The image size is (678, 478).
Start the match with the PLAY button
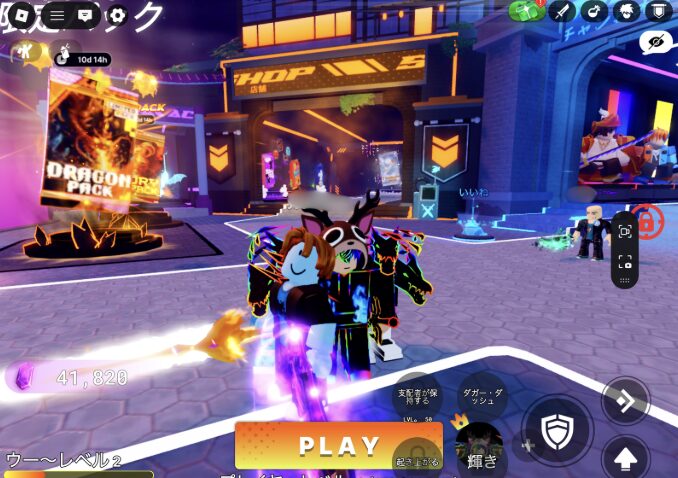click(338, 446)
